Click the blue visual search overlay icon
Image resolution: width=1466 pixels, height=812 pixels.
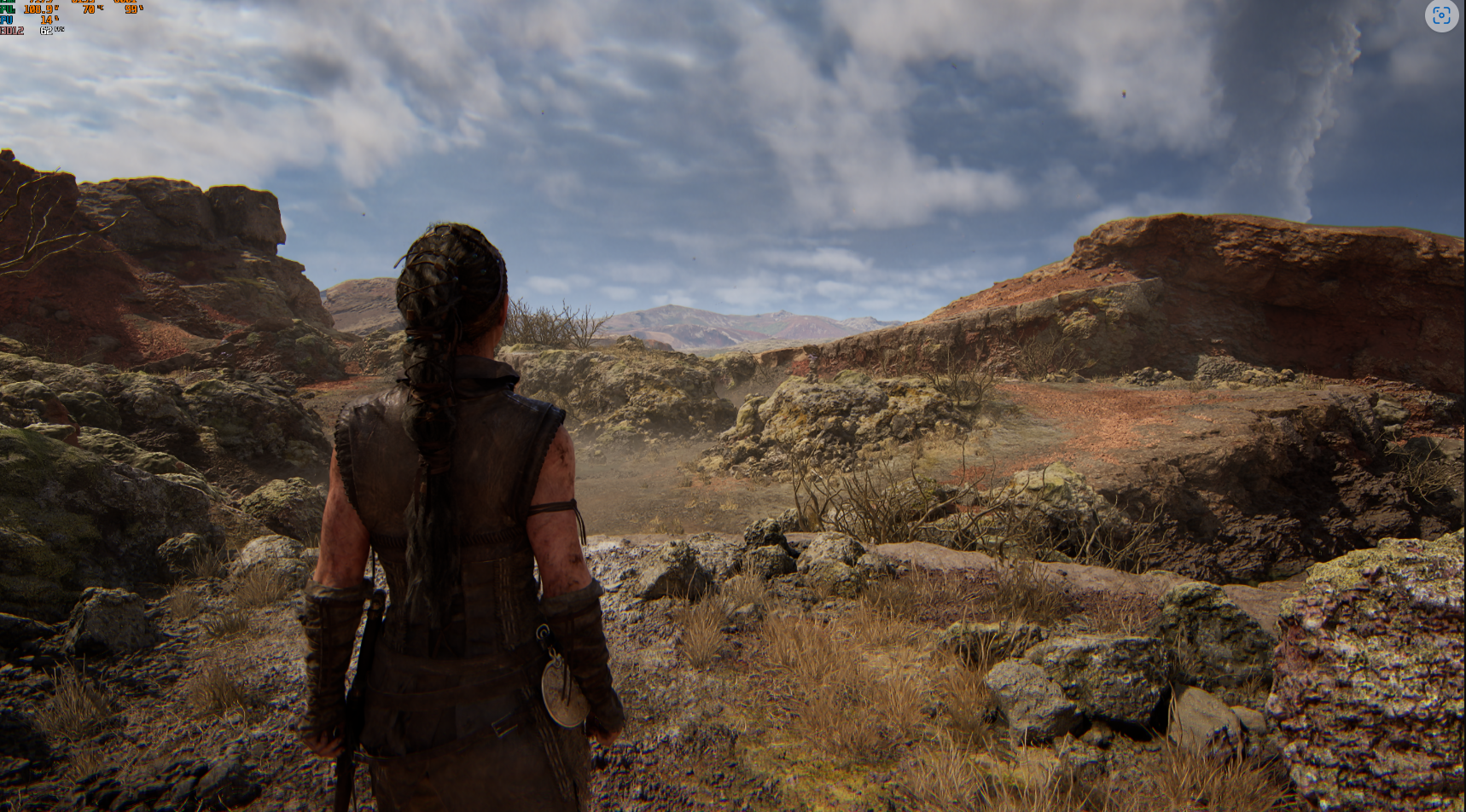click(1441, 15)
